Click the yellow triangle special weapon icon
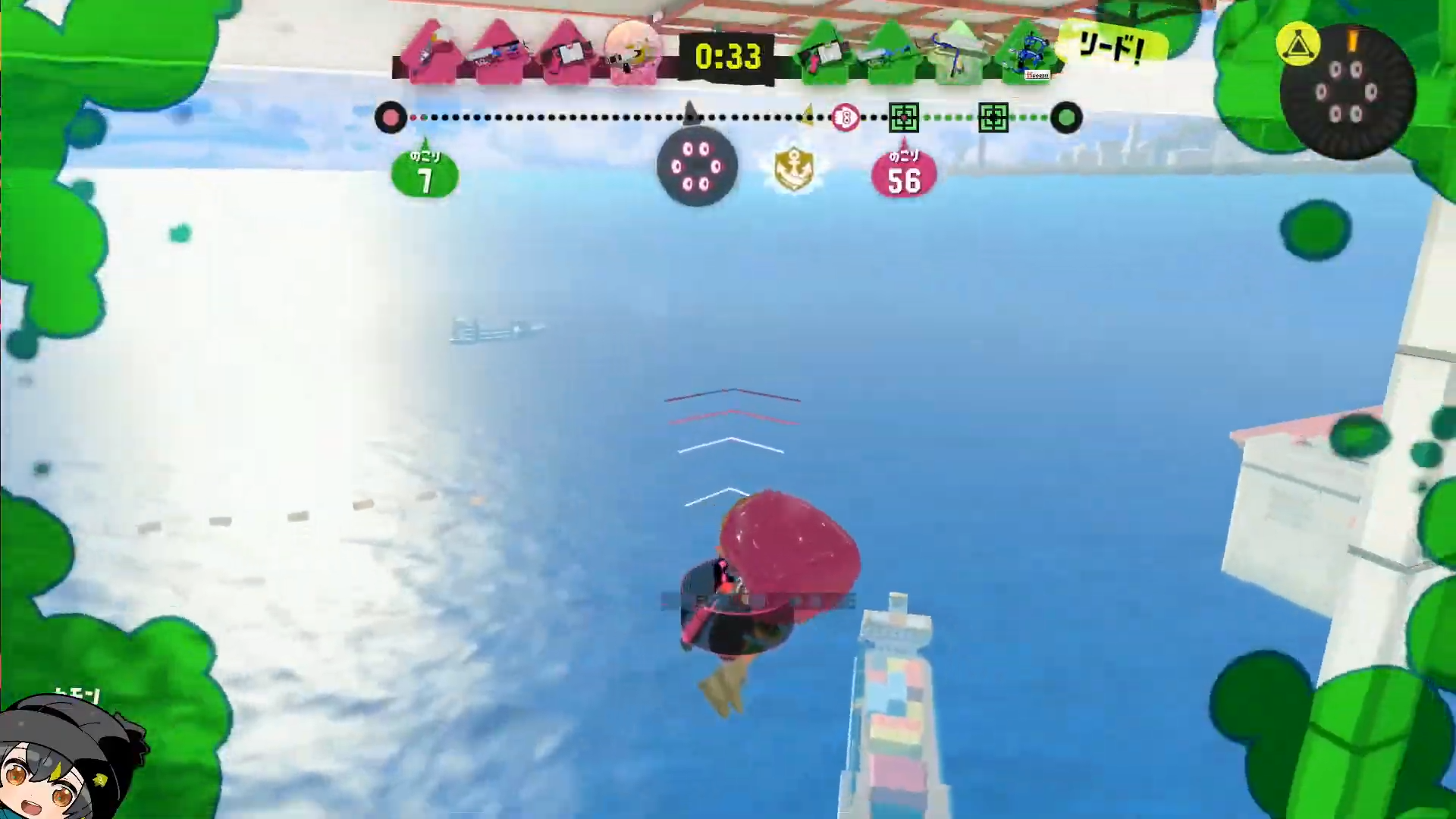This screenshot has width=1456, height=819. [x=1298, y=45]
